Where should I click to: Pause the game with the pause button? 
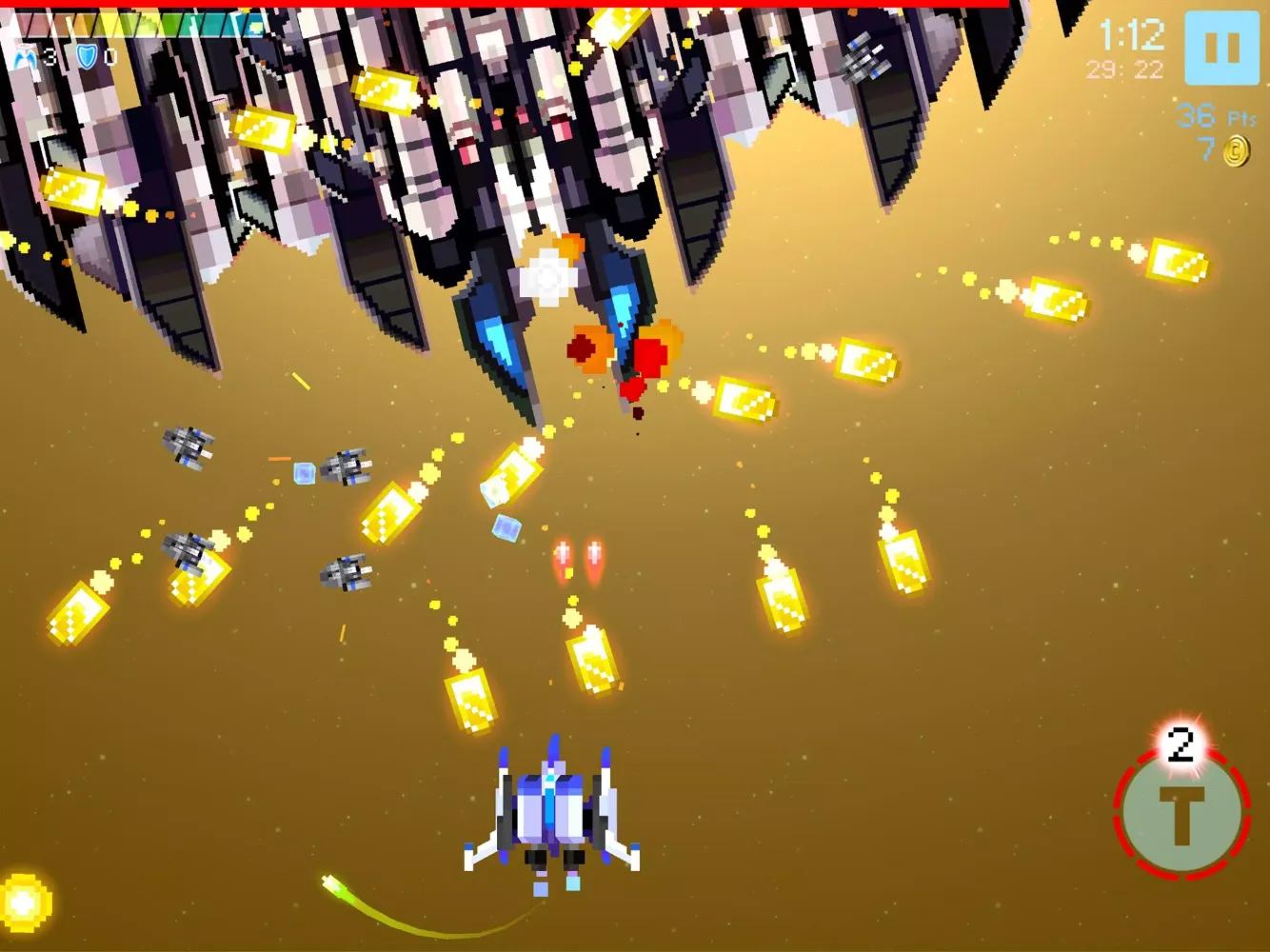pos(1221,48)
